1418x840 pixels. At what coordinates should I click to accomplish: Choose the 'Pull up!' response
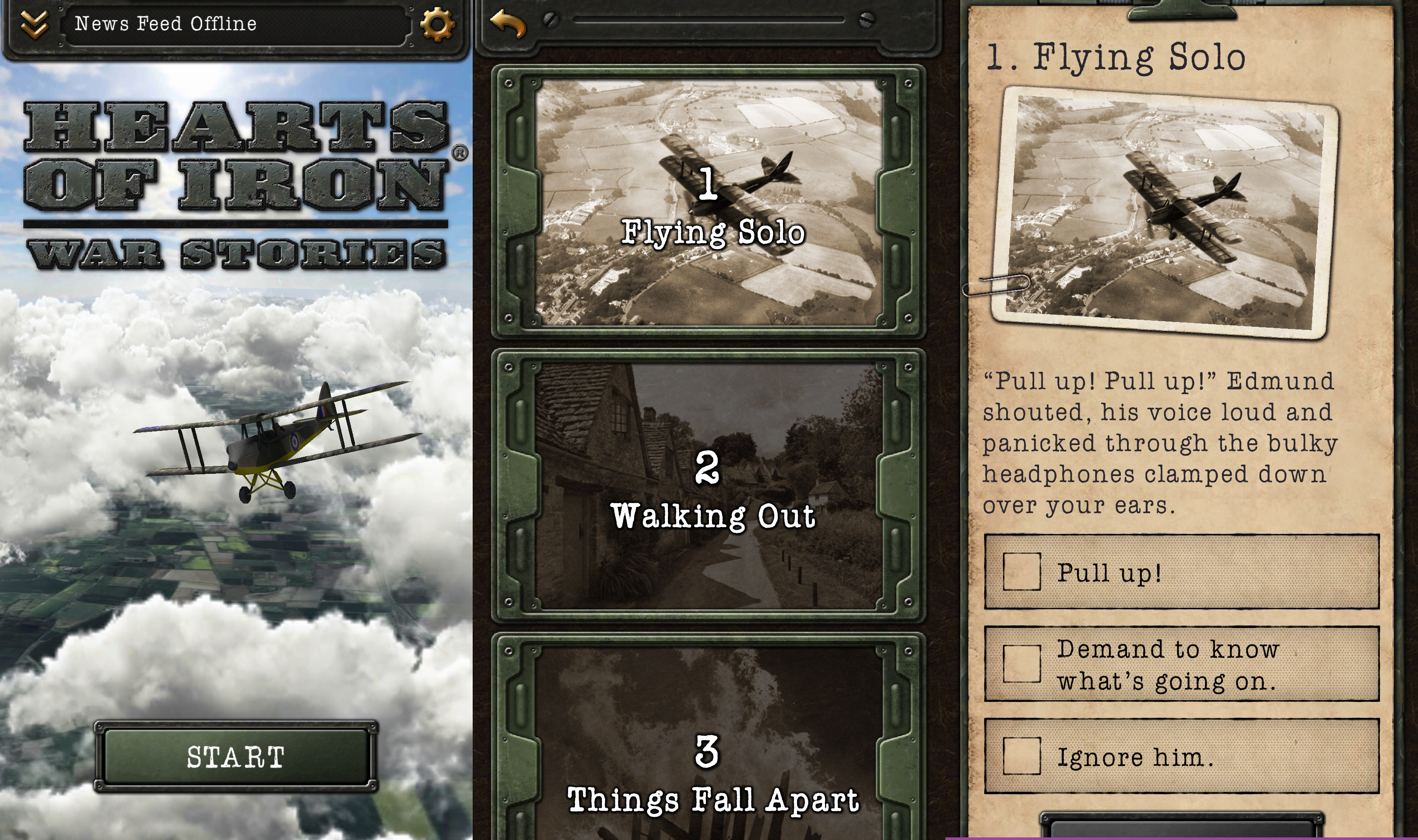[x=1181, y=572]
